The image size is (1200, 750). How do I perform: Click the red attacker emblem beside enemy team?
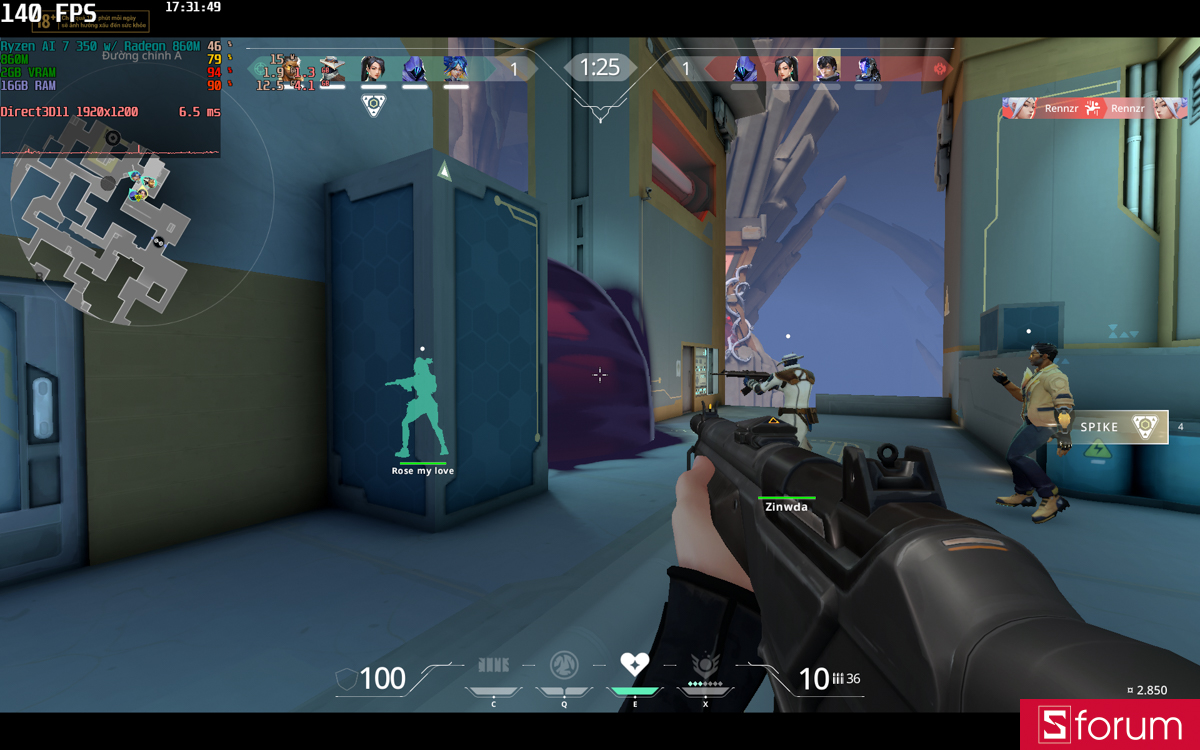(x=939, y=69)
